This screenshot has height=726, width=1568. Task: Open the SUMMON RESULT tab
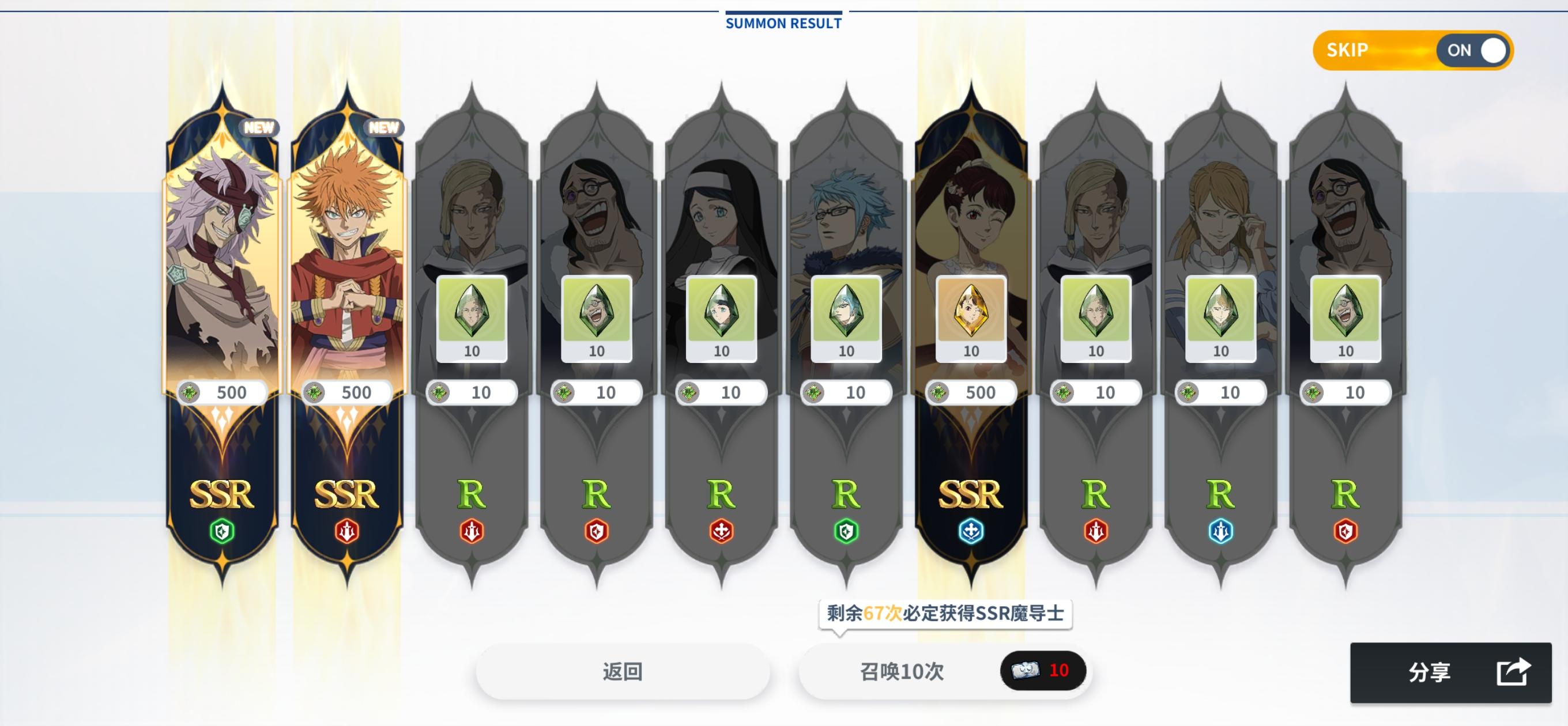click(782, 23)
